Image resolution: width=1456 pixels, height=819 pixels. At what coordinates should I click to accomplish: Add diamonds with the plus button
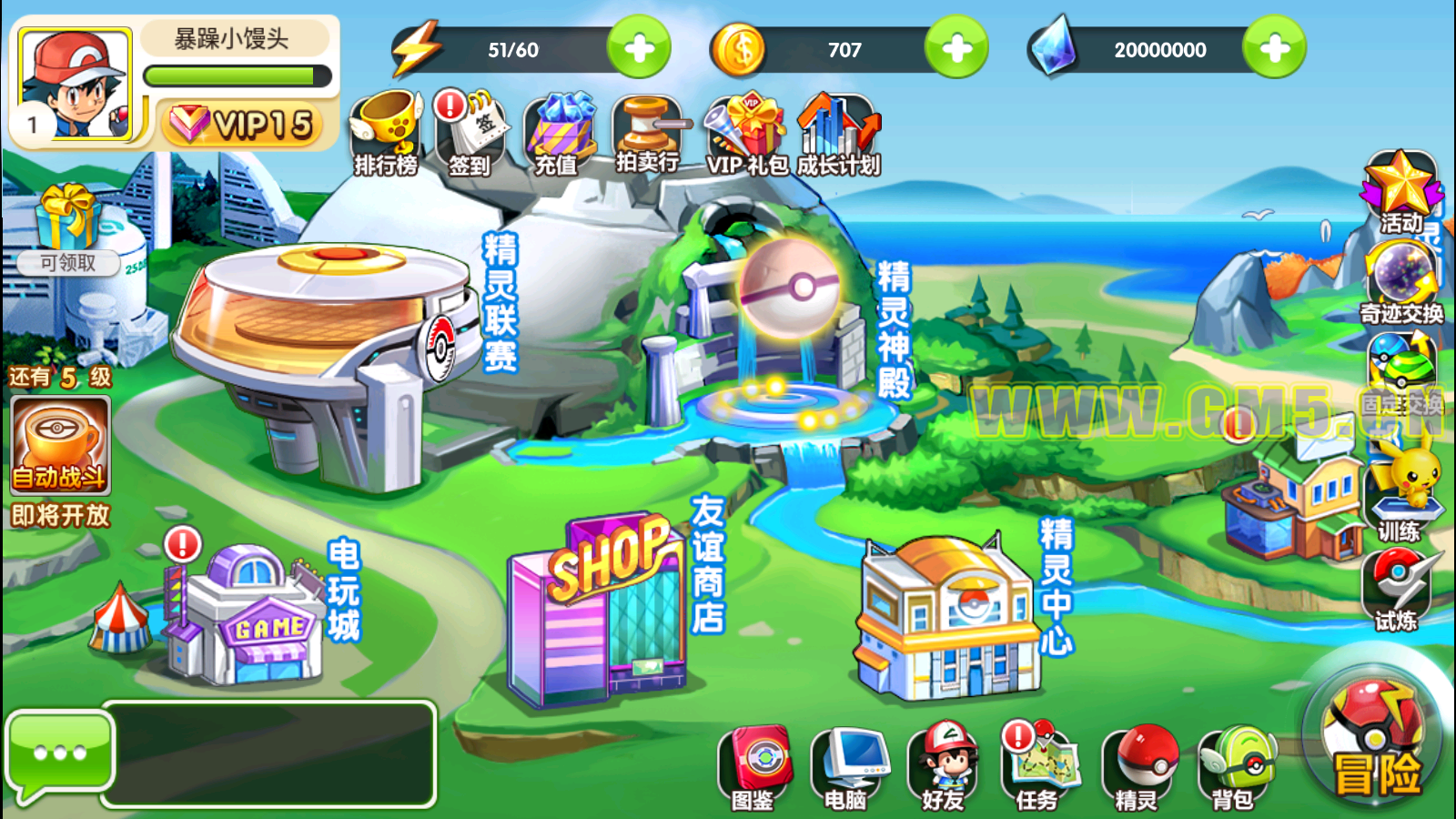pyautogui.click(x=1274, y=48)
